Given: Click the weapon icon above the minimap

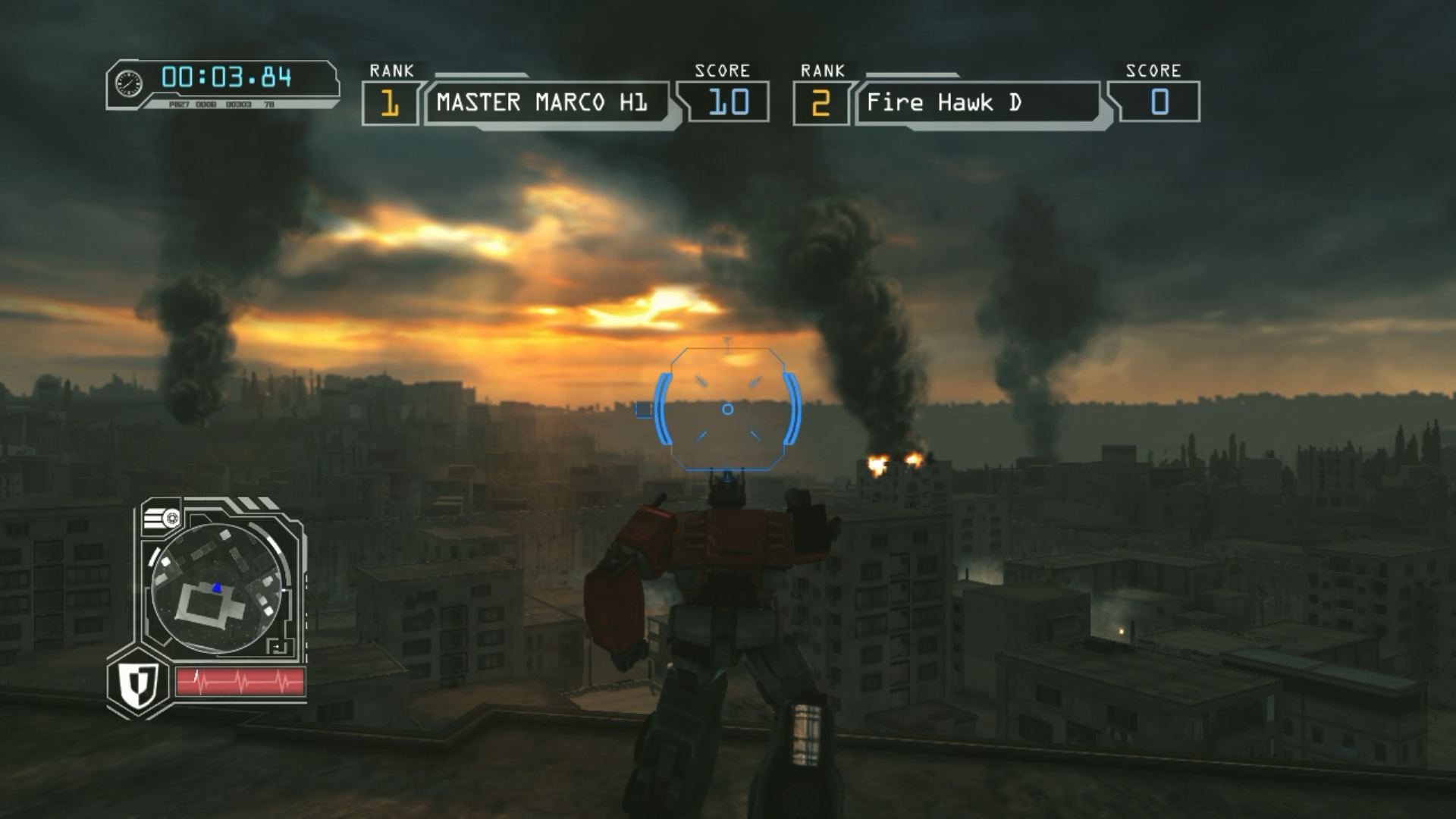Looking at the screenshot, I should pos(161,519).
